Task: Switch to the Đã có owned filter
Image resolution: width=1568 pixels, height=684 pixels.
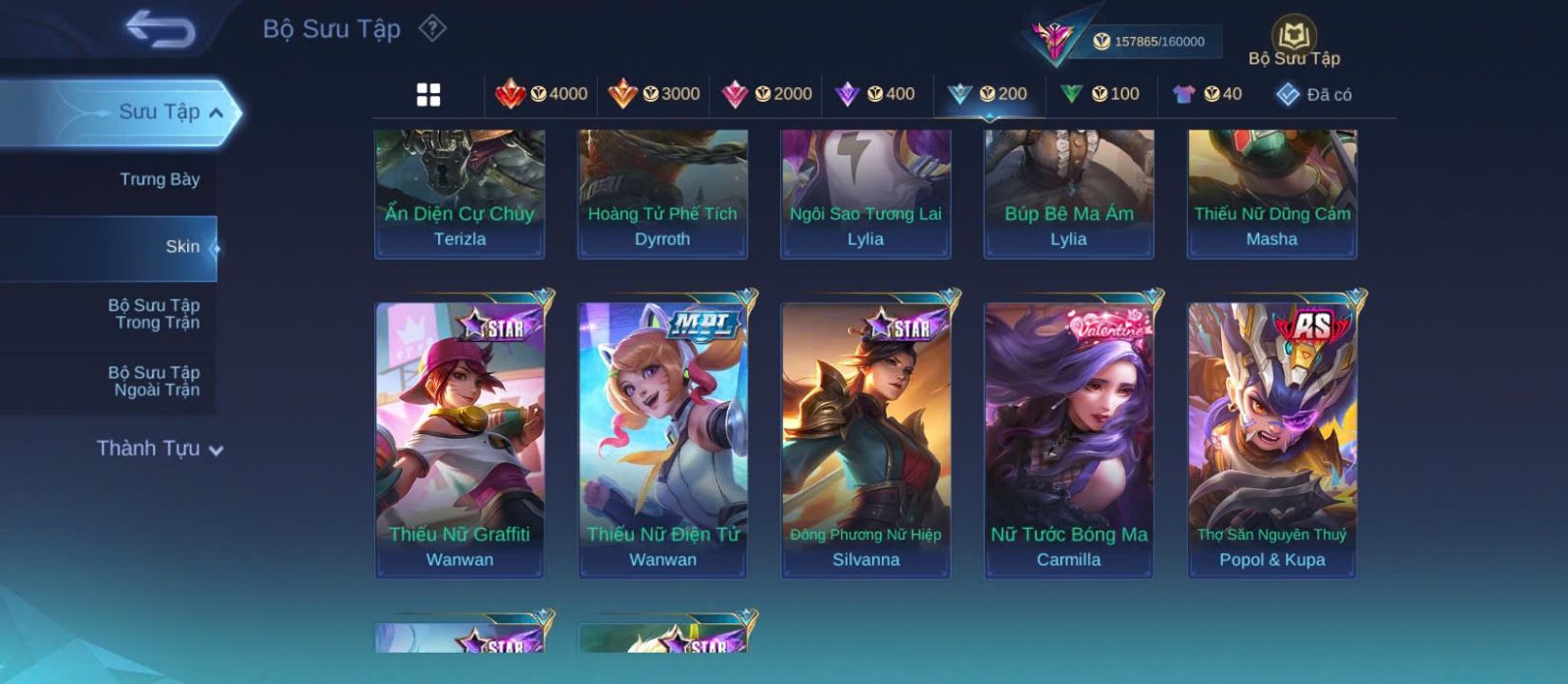Action: (x=1313, y=94)
